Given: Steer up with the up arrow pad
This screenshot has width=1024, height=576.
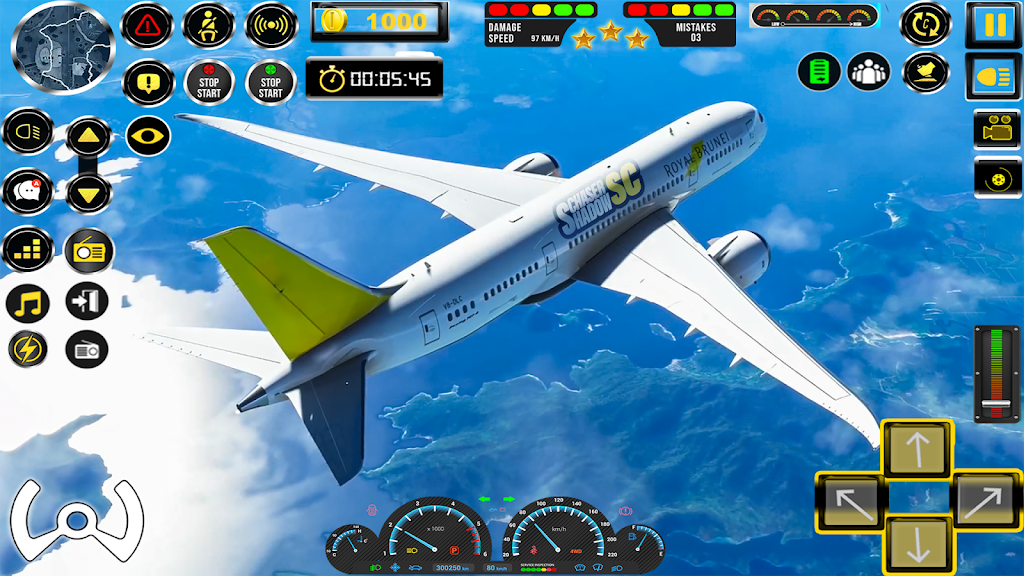Looking at the screenshot, I should (917, 447).
